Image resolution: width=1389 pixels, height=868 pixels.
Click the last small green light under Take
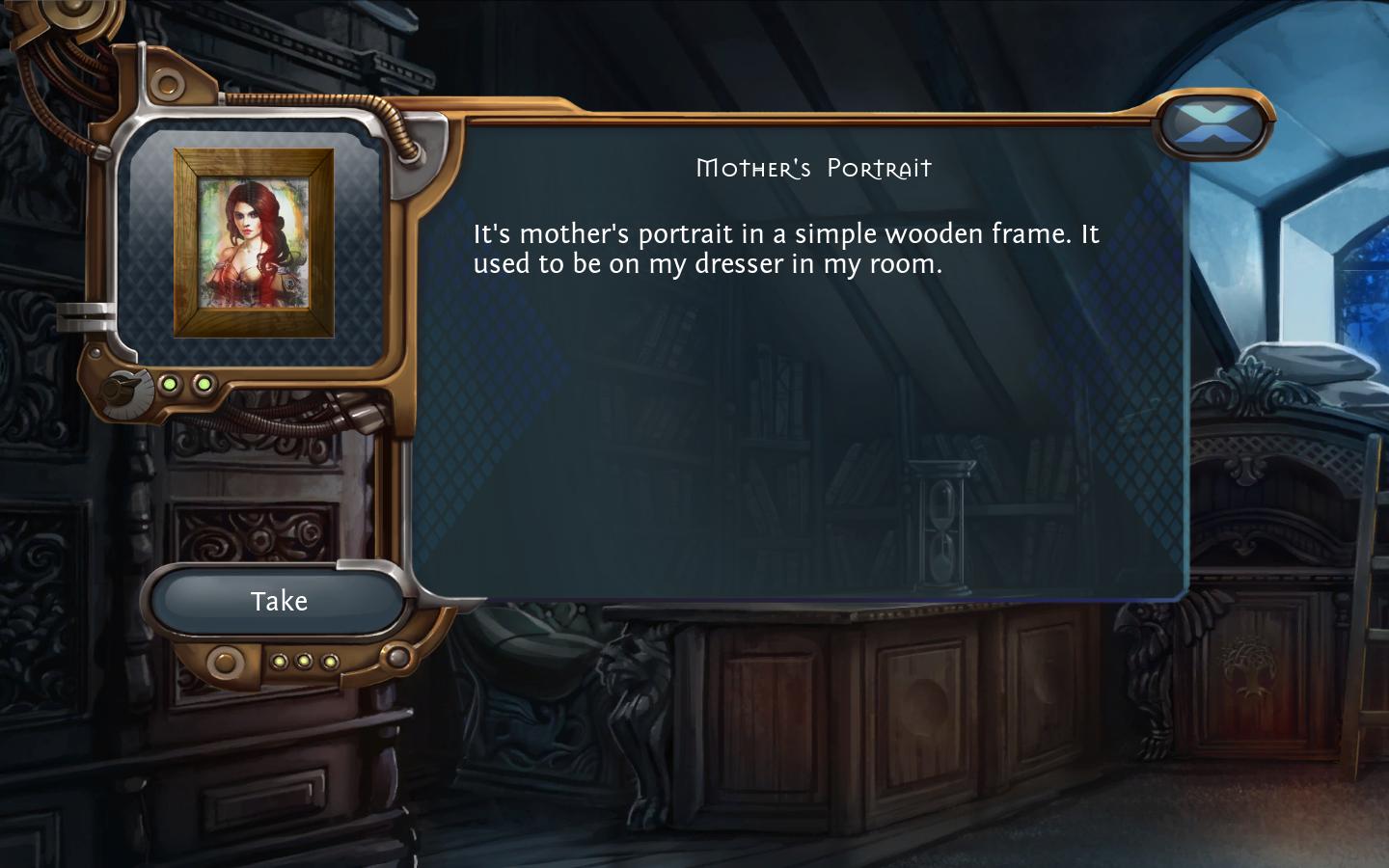331,661
